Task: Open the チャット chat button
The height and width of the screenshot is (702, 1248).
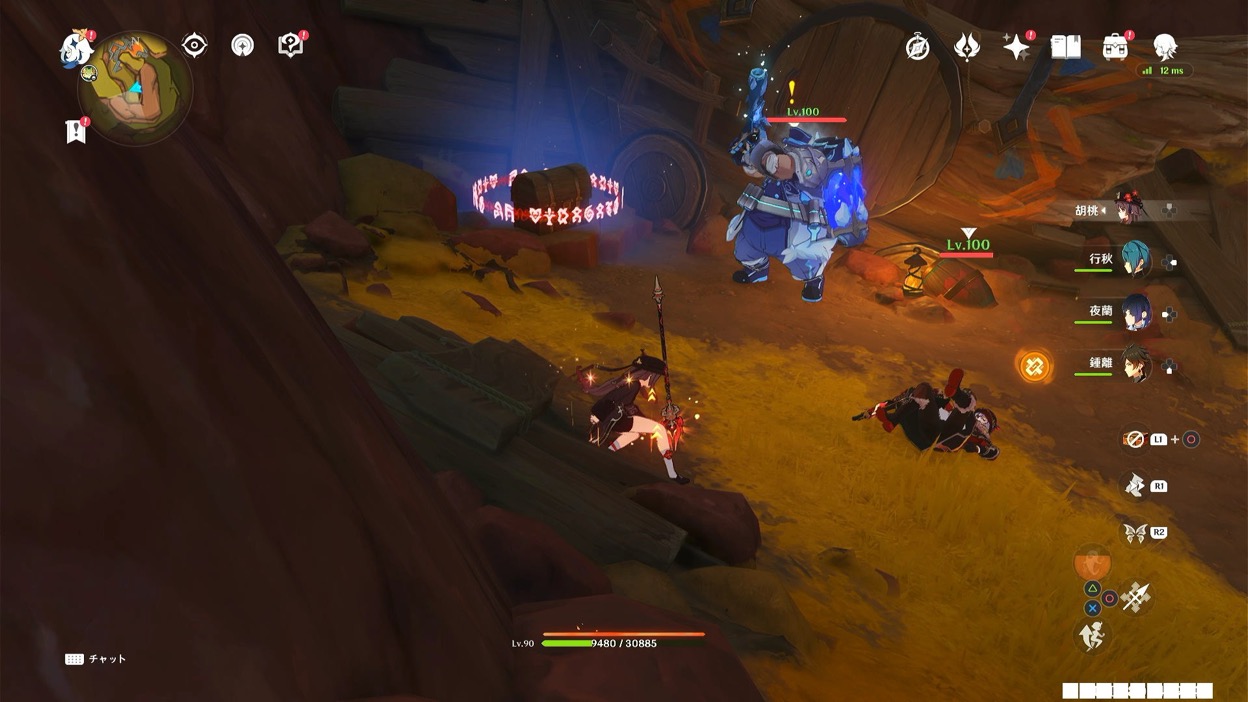Action: [x=96, y=659]
